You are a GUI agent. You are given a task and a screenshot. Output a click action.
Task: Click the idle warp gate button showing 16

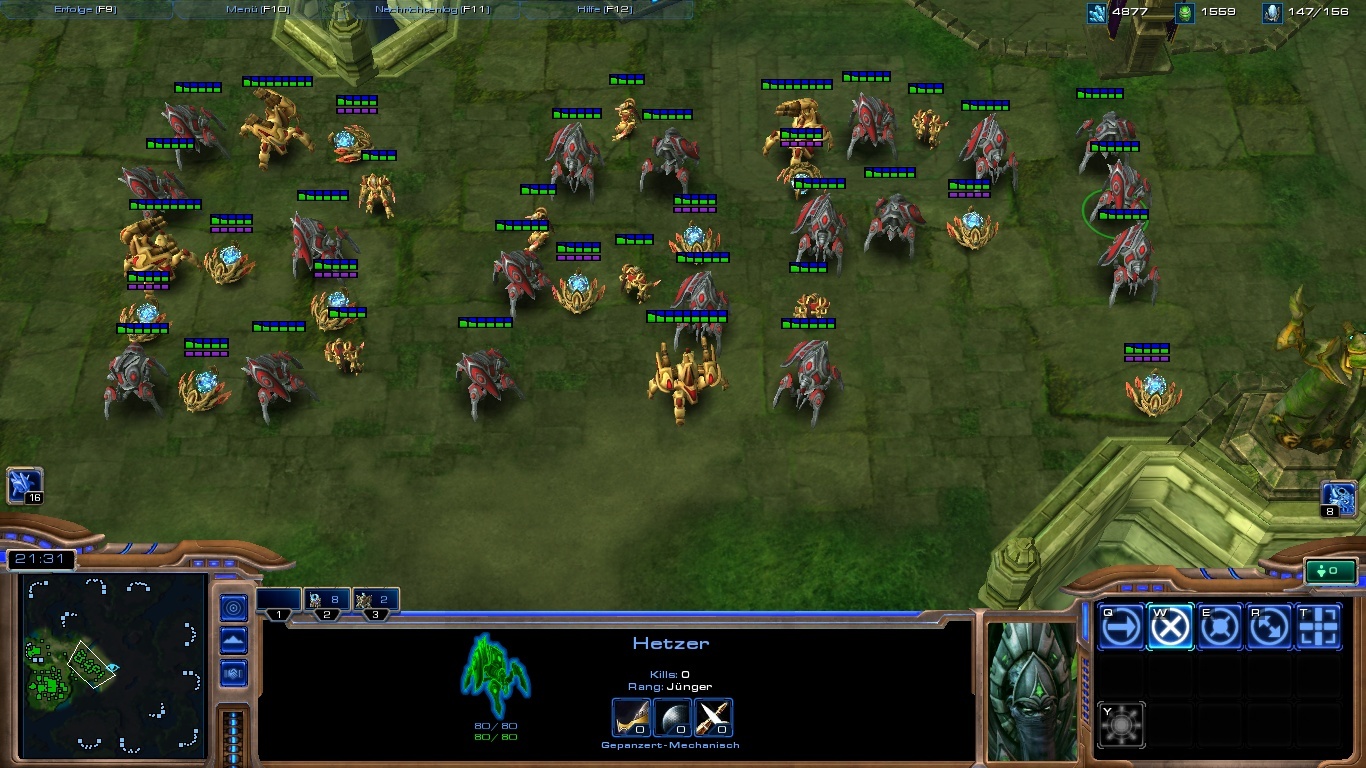[x=25, y=487]
